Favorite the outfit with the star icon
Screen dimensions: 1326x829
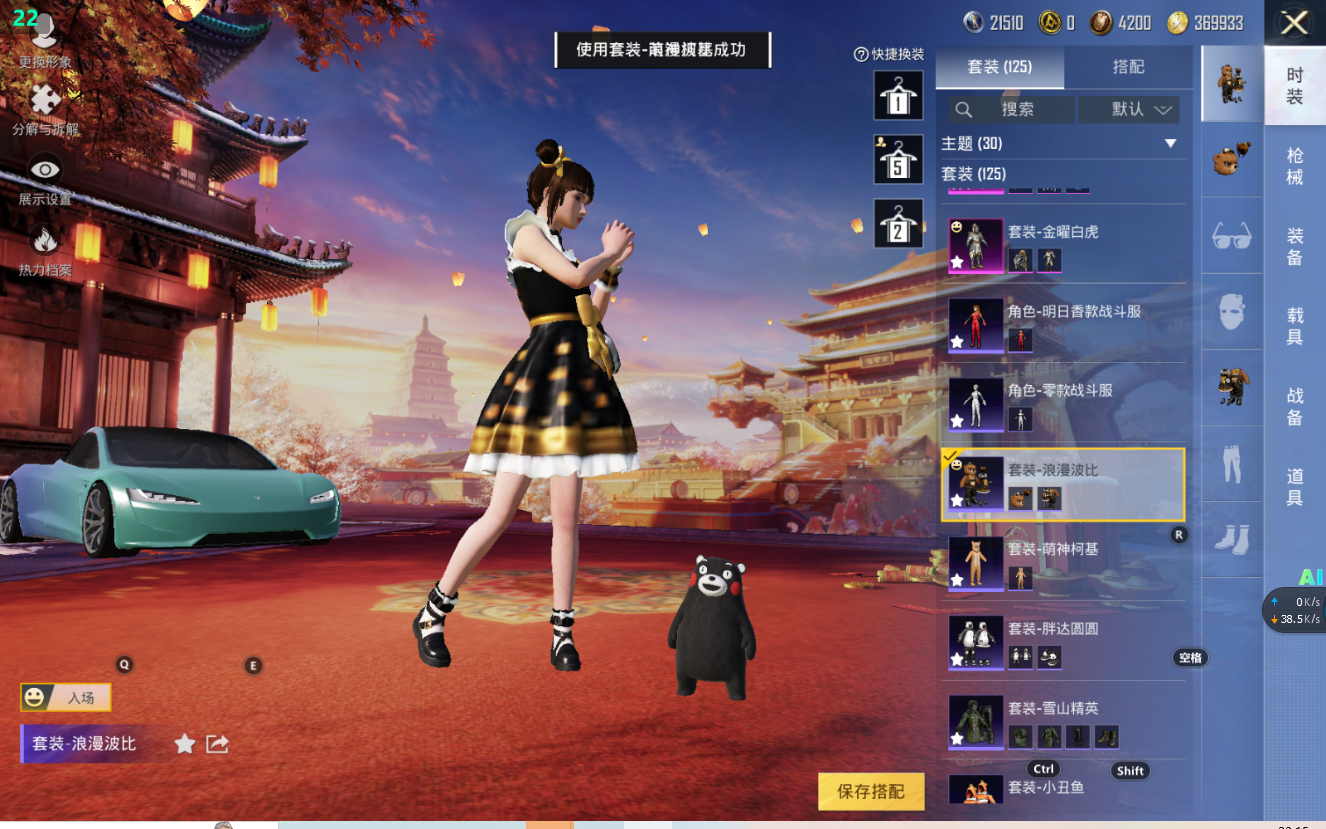(185, 743)
